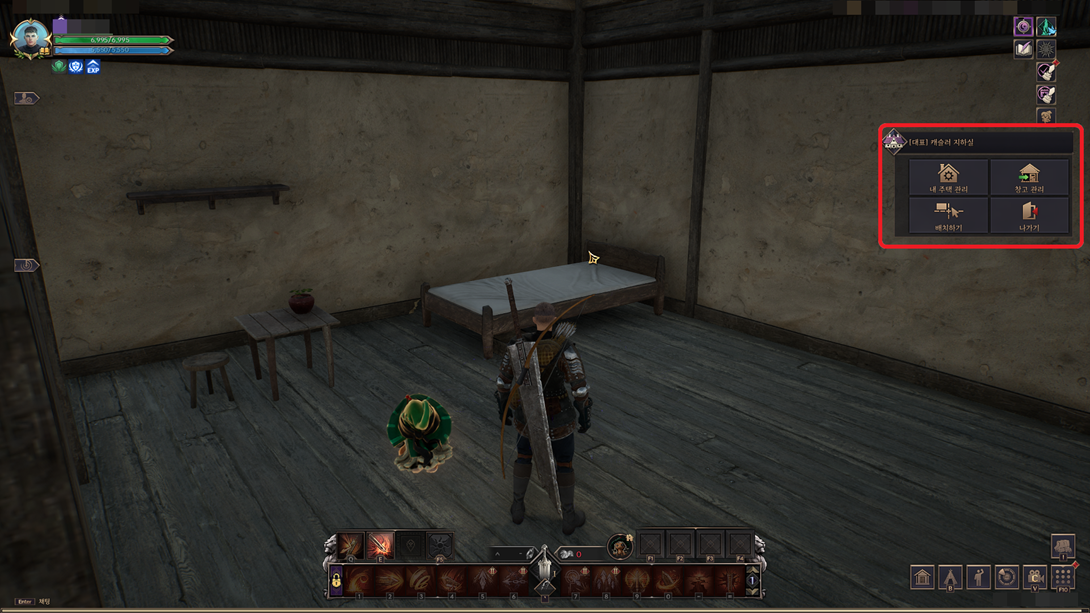Toggle the hotbar padlock icon
This screenshot has width=1090, height=613.
336,580
